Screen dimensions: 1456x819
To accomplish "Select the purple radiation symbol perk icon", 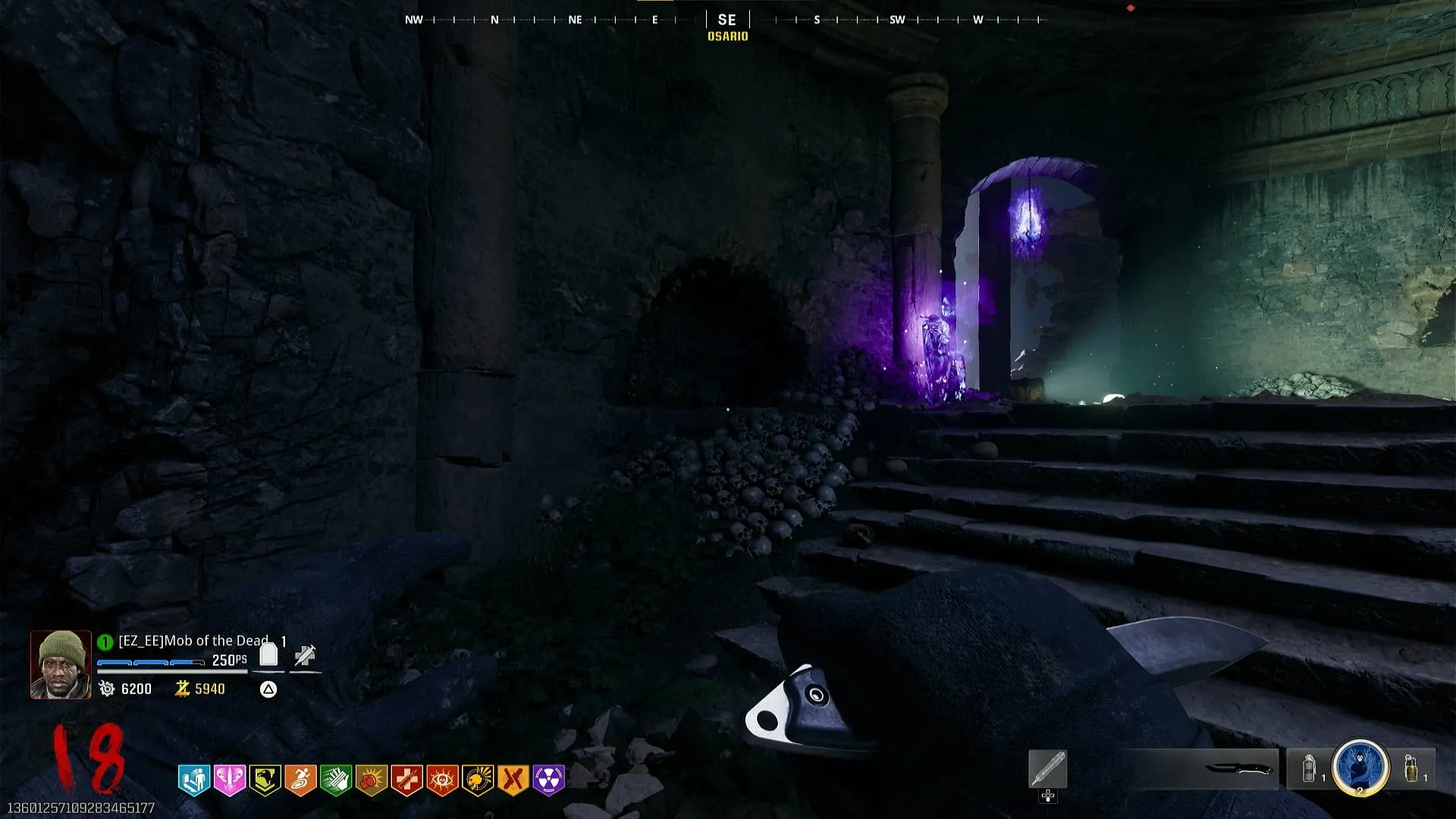I will click(549, 780).
